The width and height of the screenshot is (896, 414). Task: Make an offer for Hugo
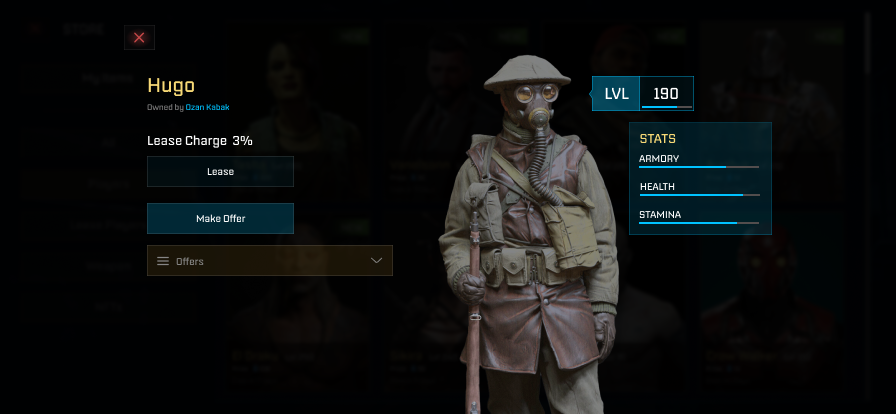(x=220, y=218)
